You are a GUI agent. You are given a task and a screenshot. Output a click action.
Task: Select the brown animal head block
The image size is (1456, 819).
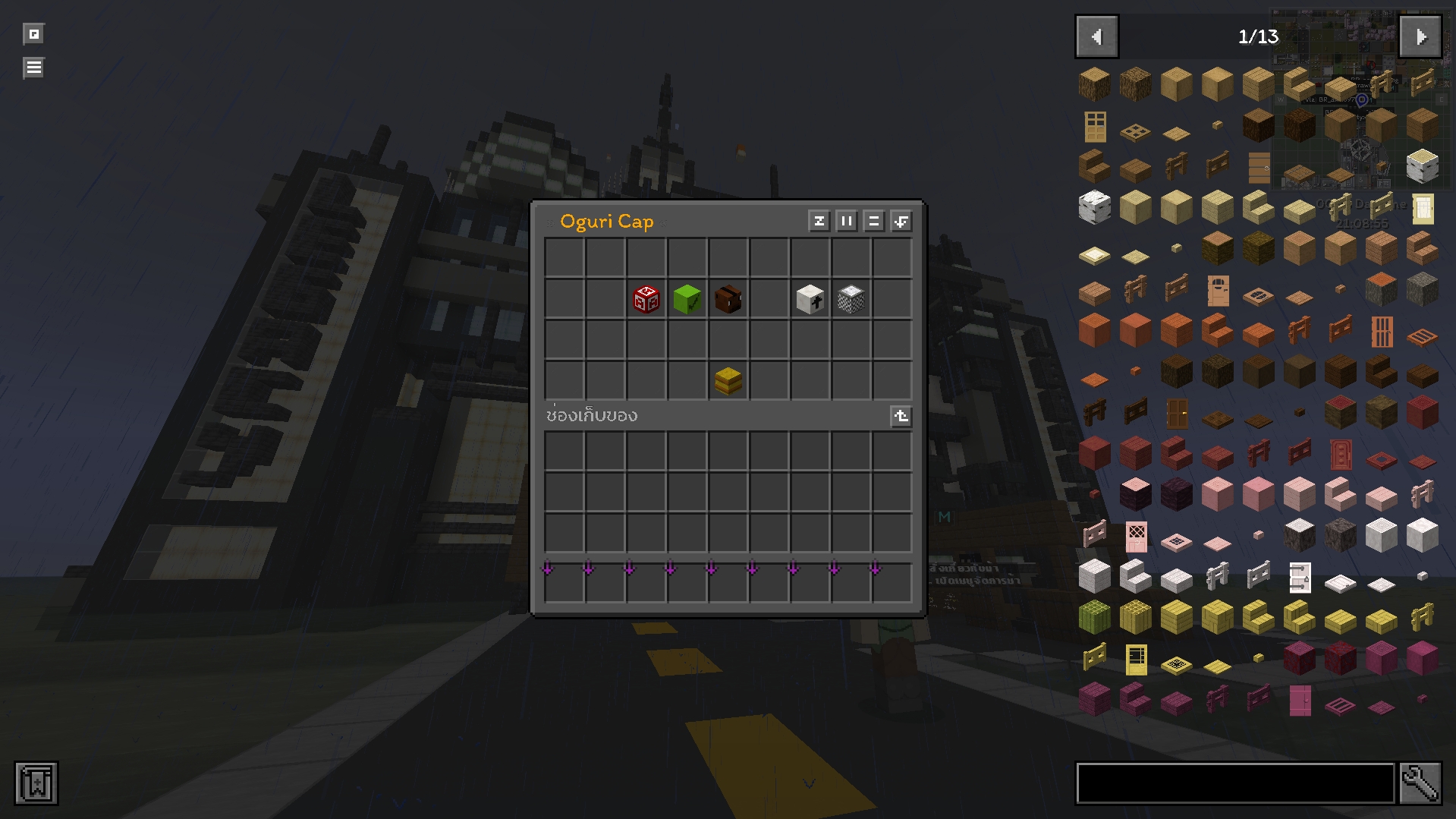[x=728, y=299]
